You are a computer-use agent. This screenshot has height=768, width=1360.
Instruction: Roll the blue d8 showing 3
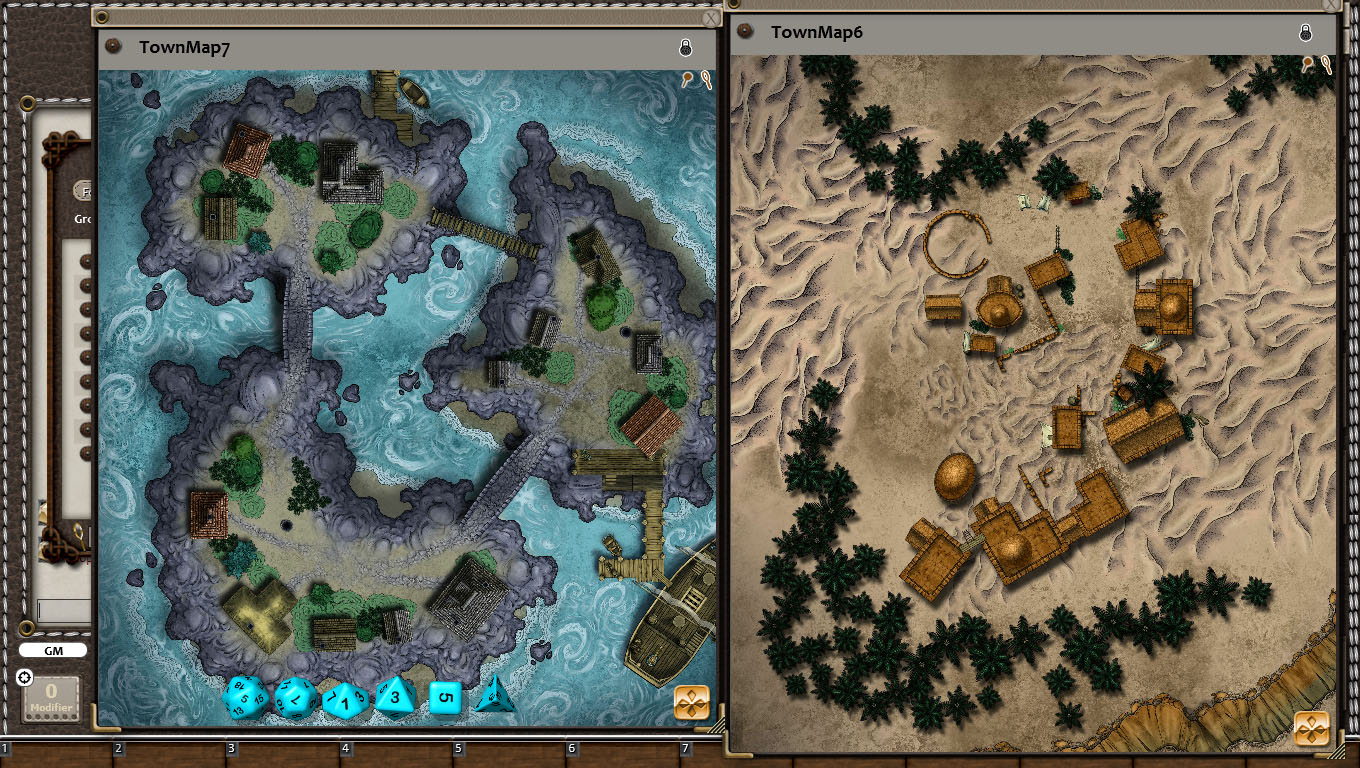tap(397, 698)
